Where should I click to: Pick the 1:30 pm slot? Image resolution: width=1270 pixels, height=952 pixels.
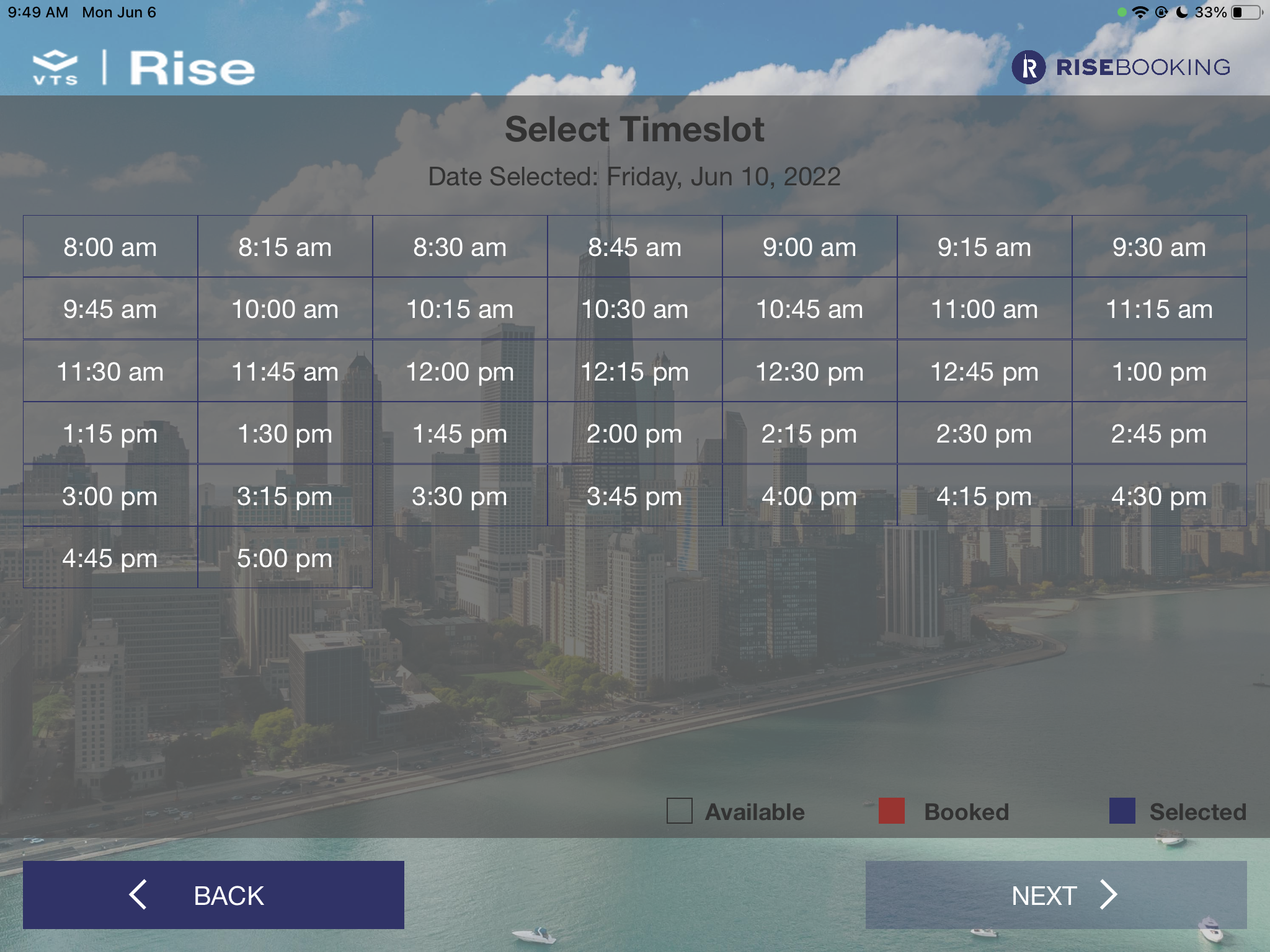point(285,433)
